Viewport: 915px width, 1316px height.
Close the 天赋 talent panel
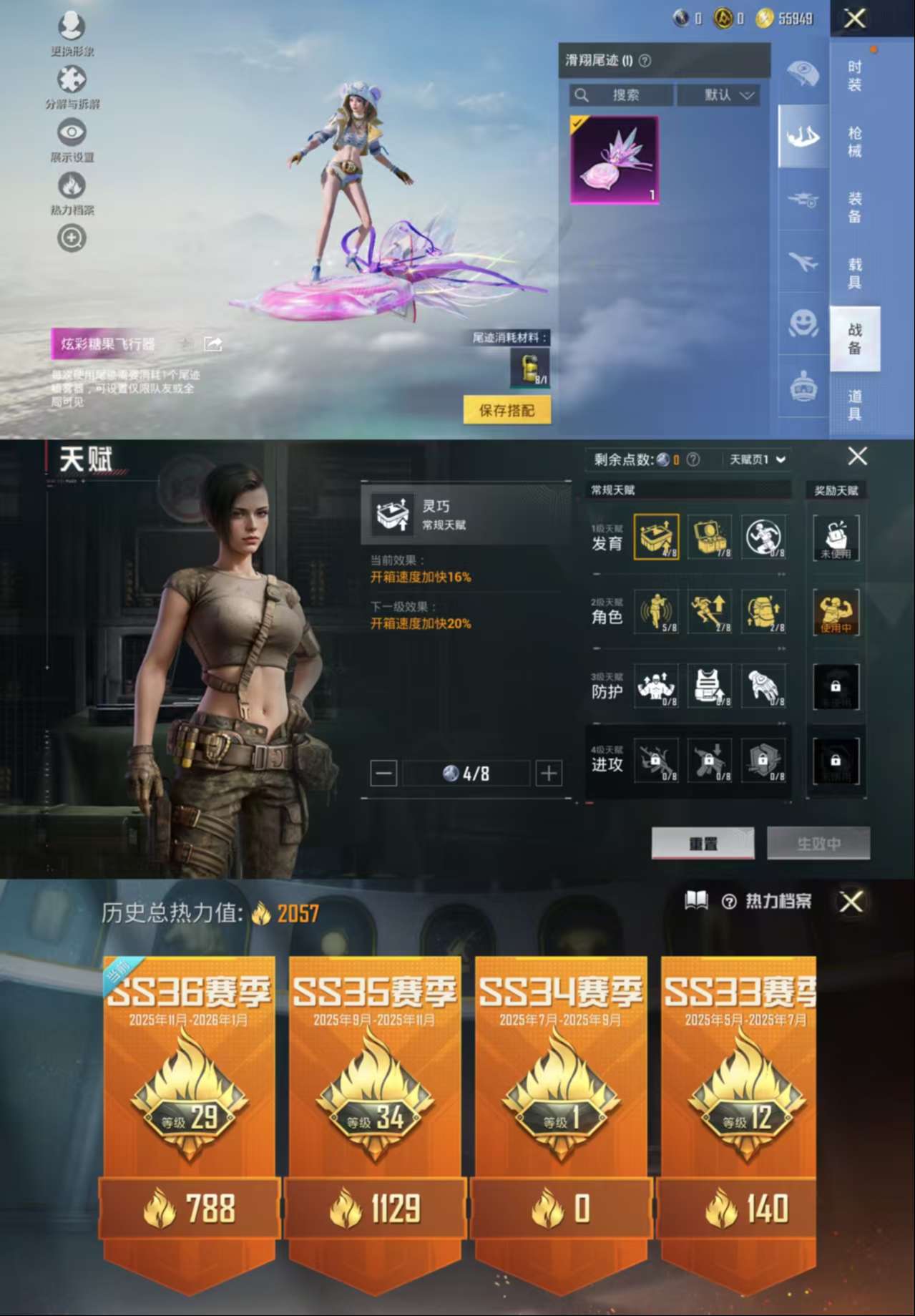pos(857,457)
